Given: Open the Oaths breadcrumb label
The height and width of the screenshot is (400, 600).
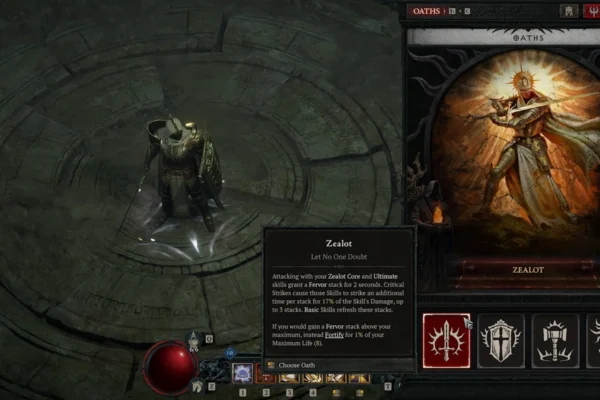Looking at the screenshot, I should (x=427, y=10).
